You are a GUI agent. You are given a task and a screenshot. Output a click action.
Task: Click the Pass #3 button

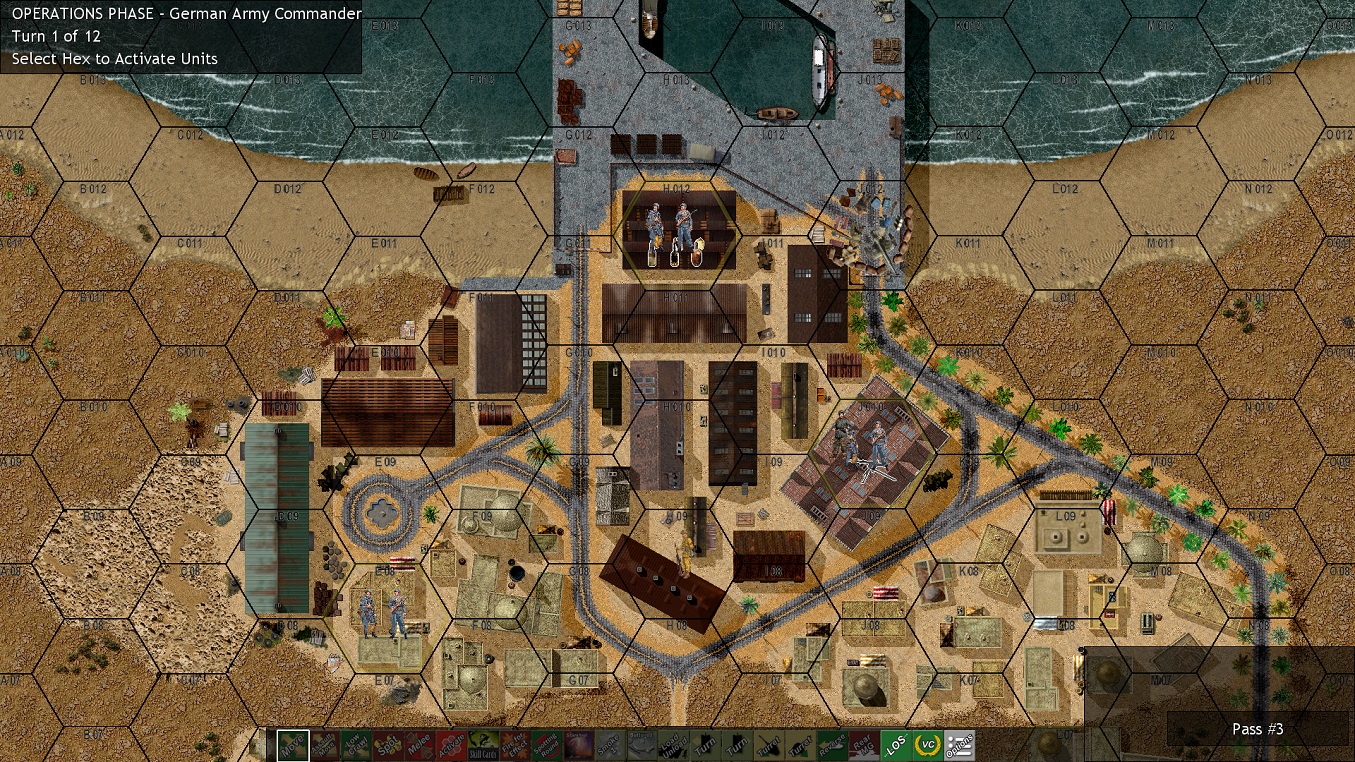(x=1257, y=729)
